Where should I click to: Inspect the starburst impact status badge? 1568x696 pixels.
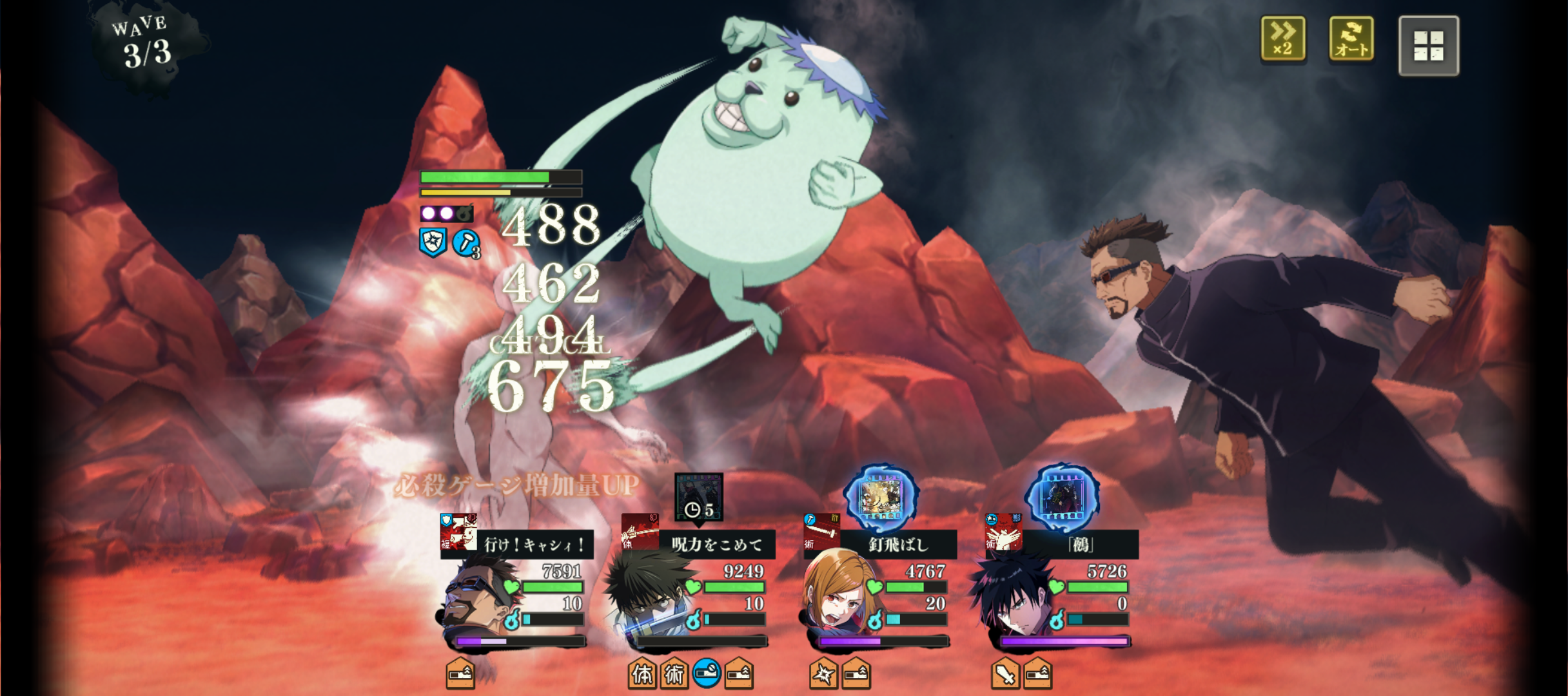(824, 674)
